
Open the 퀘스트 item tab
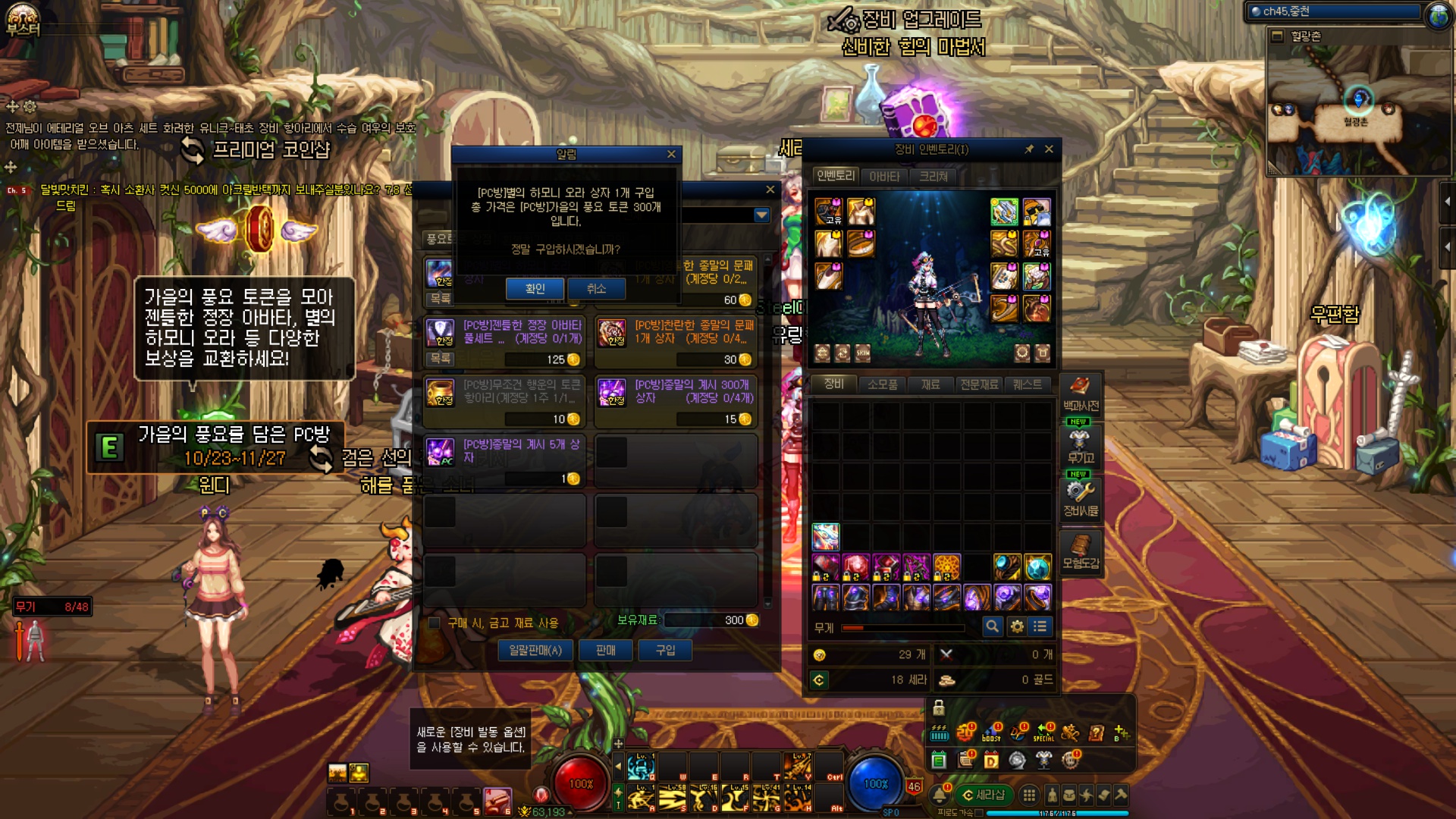pos(1027,384)
